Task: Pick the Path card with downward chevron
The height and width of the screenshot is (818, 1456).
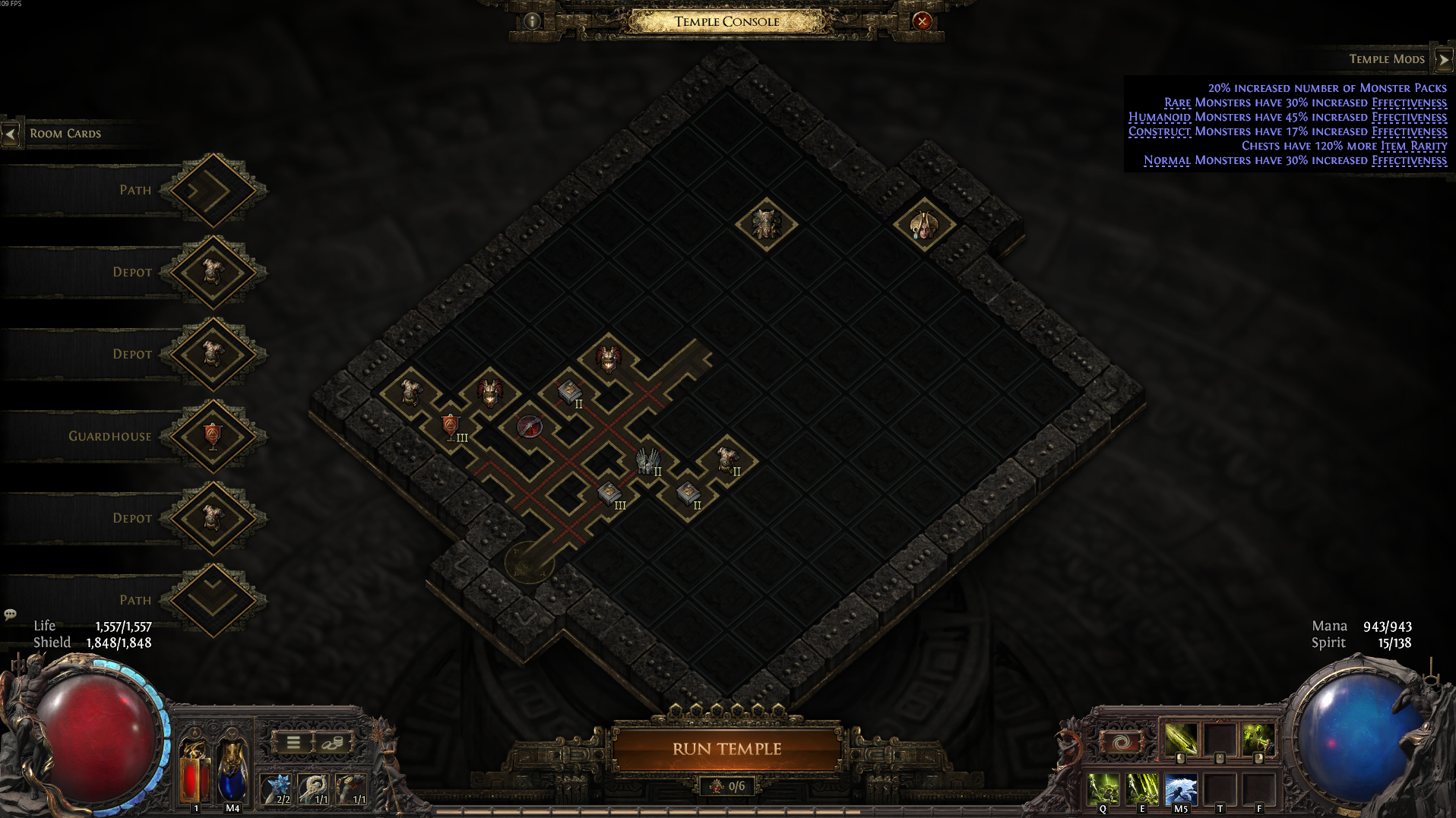Action: pos(213,600)
